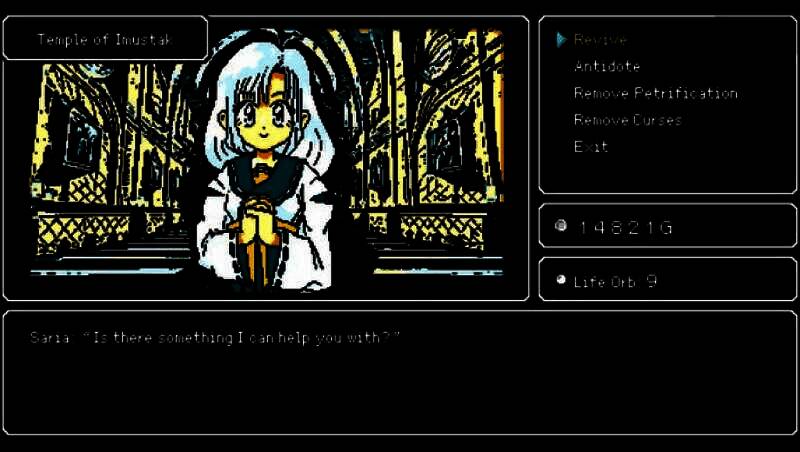Choose the Antidote option
This screenshot has width=800, height=452.
click(606, 67)
